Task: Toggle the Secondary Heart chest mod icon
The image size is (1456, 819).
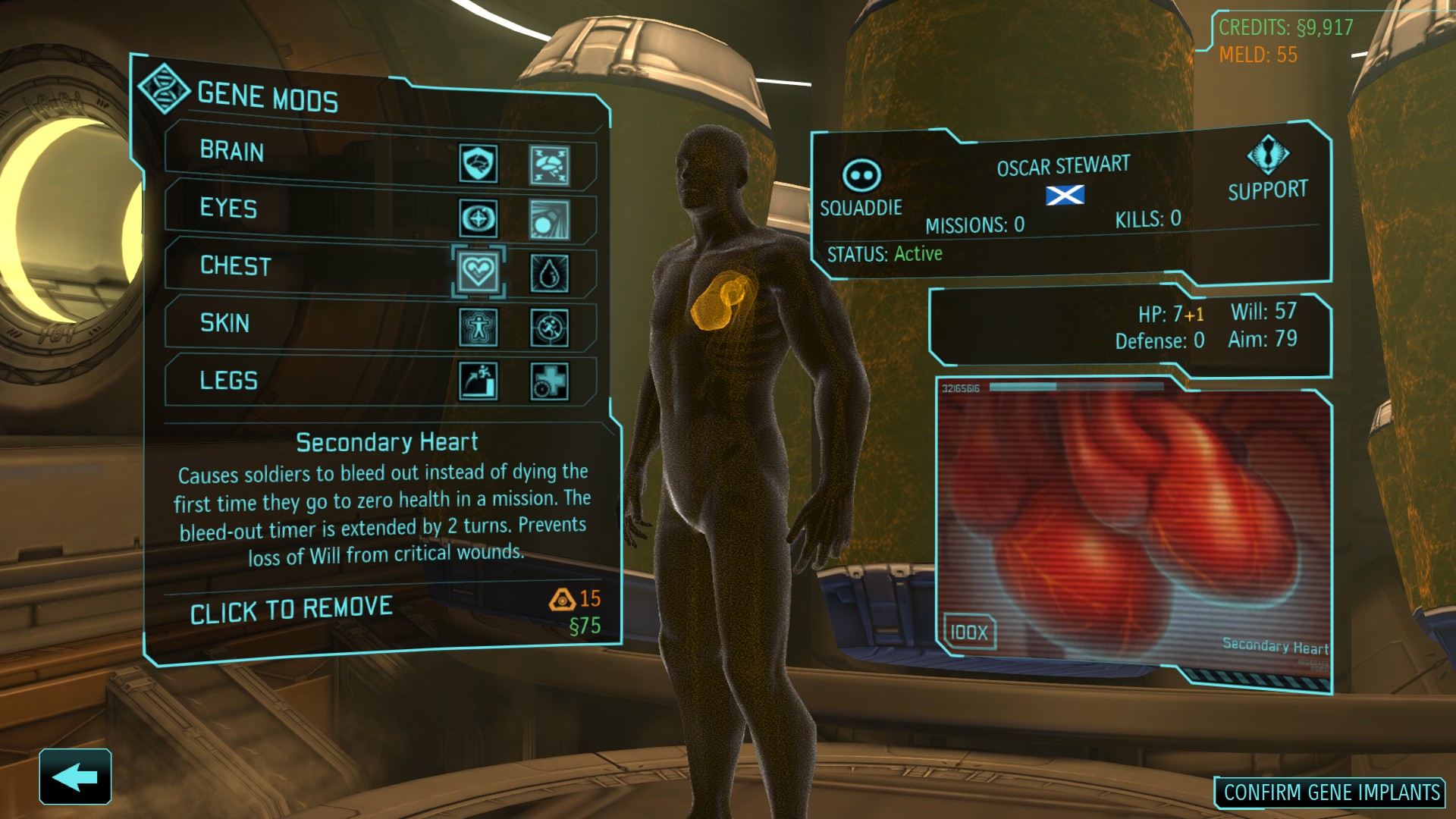Action: click(479, 271)
